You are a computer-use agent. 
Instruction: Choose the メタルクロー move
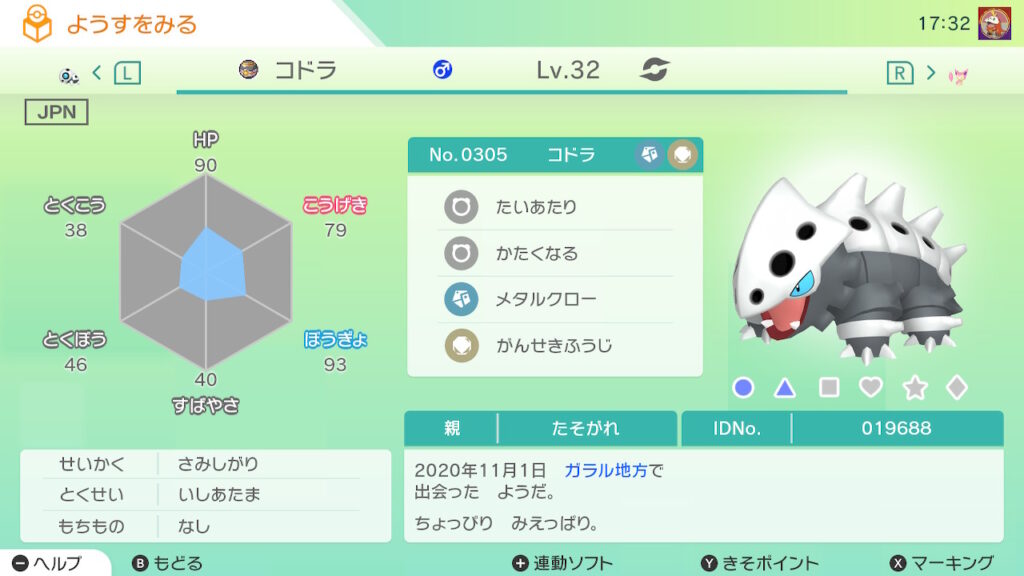click(555, 300)
